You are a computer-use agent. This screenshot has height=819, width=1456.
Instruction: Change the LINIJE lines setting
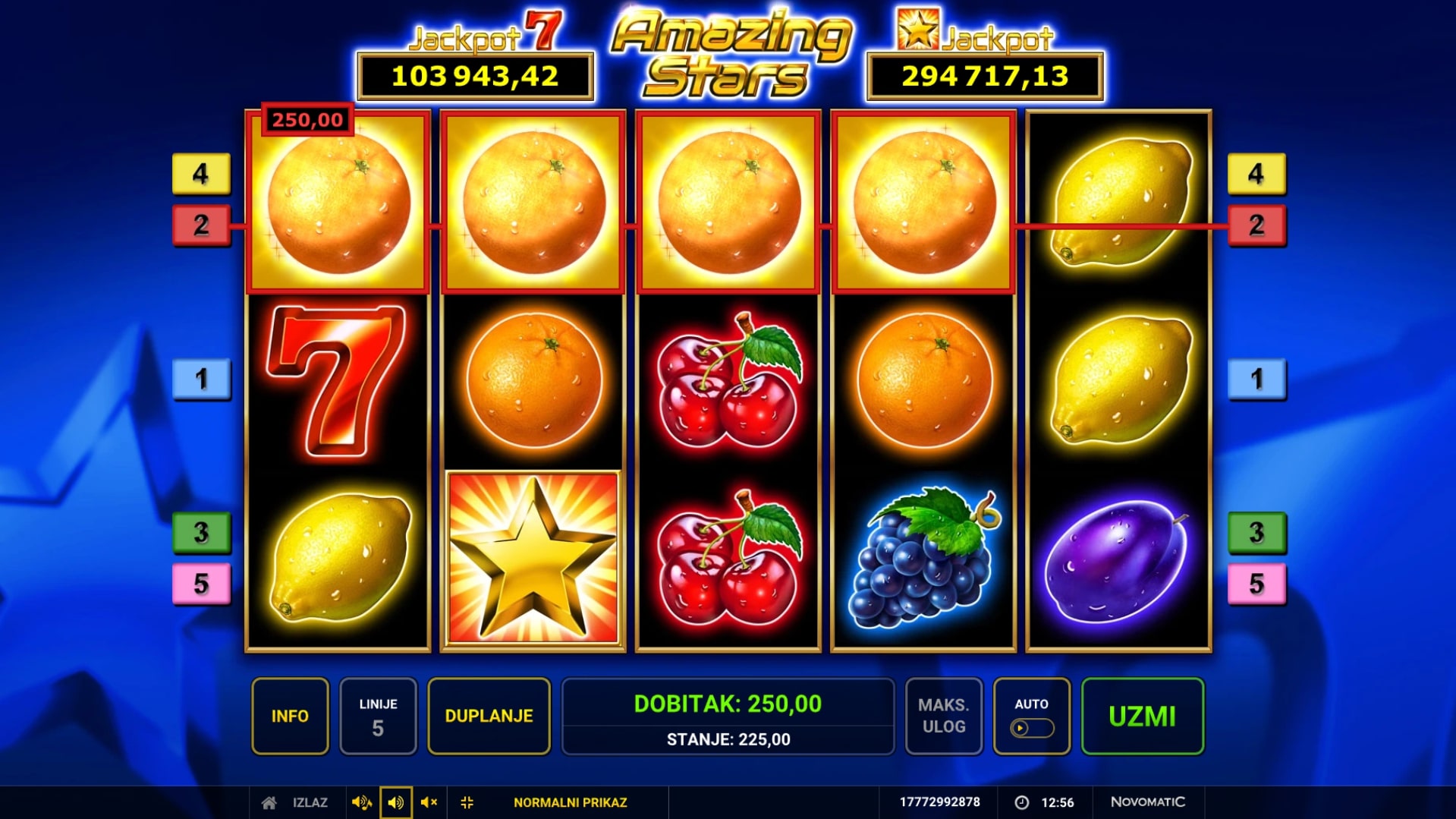[378, 716]
